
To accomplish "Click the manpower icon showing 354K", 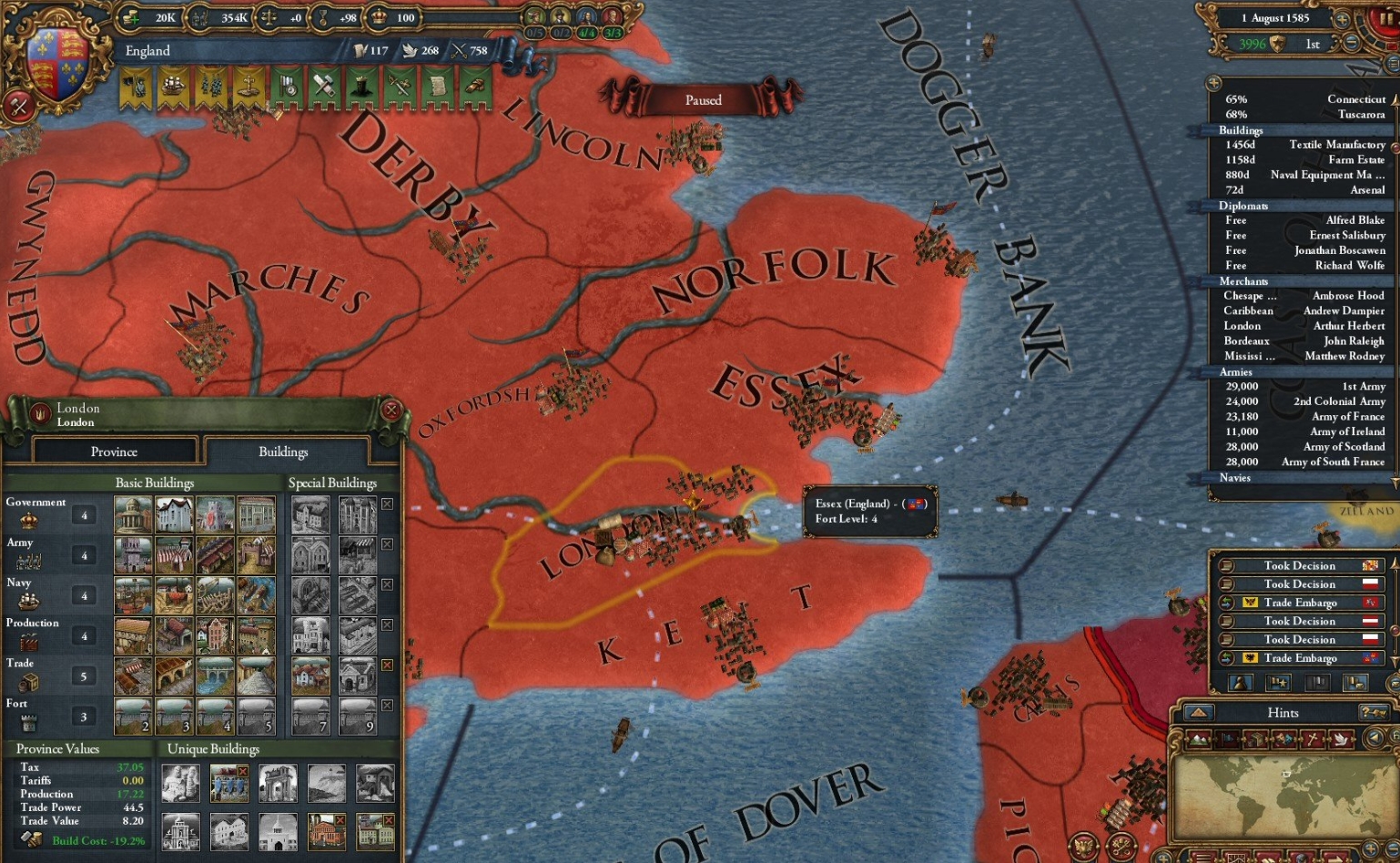I will (200, 16).
